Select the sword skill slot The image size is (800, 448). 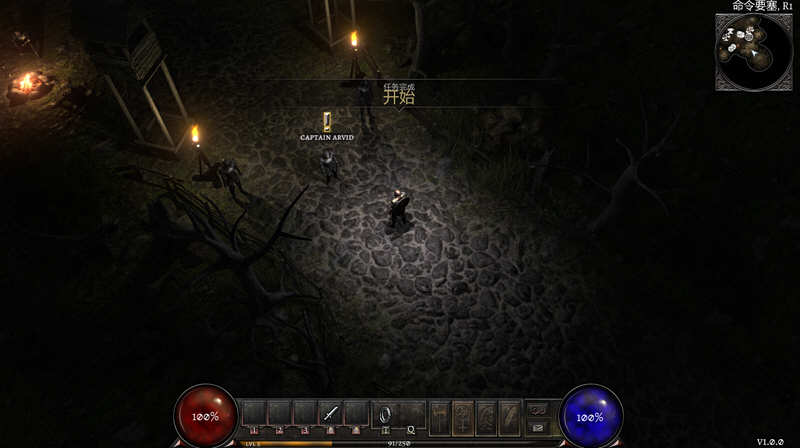[331, 413]
